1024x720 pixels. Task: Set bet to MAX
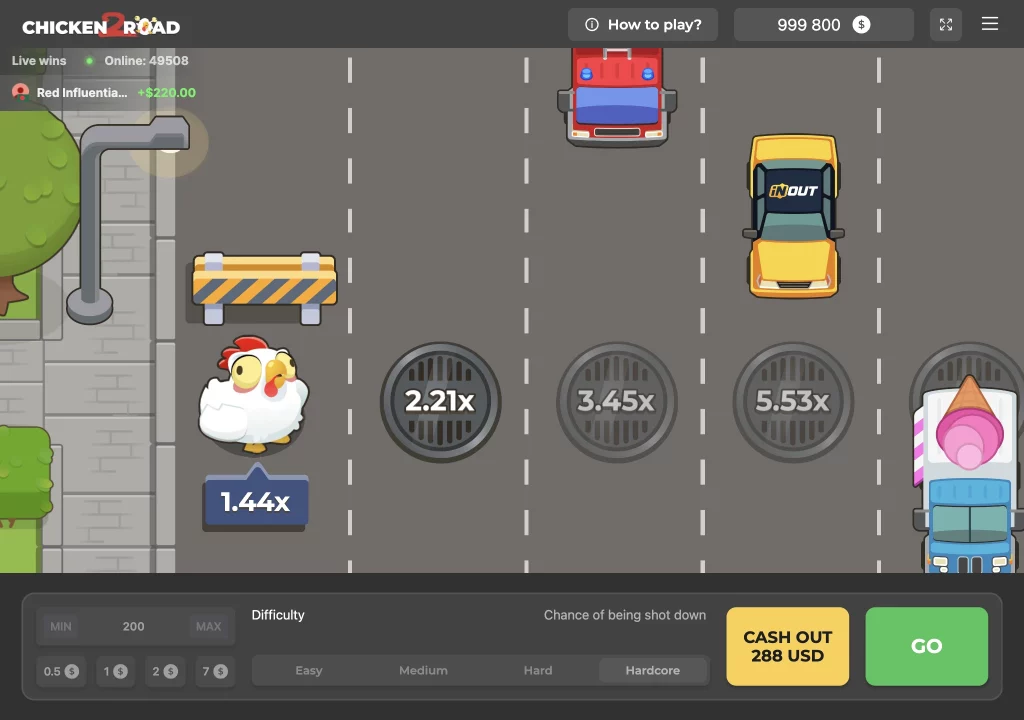208,627
